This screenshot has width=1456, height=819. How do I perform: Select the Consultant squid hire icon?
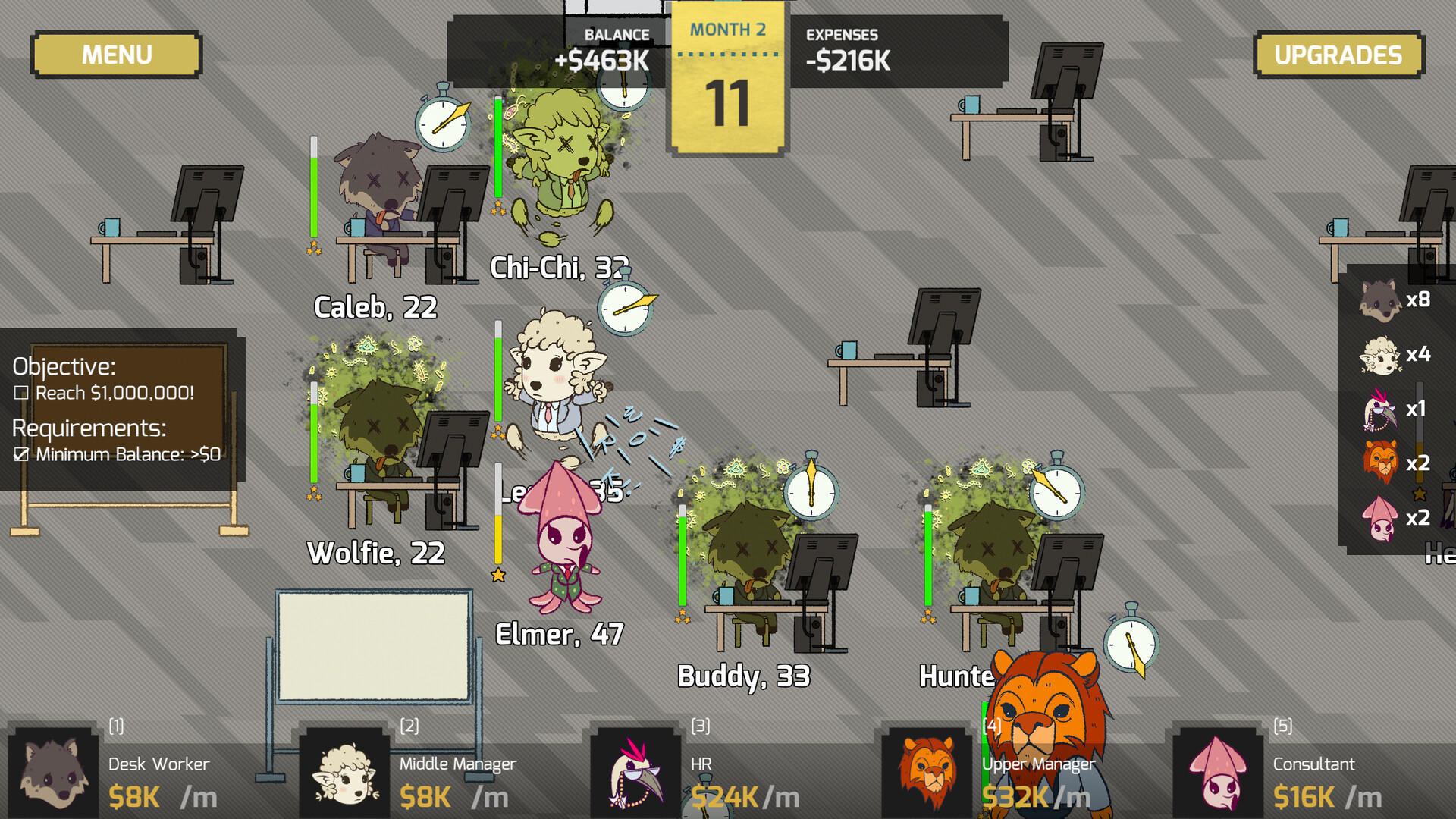pos(1219,773)
